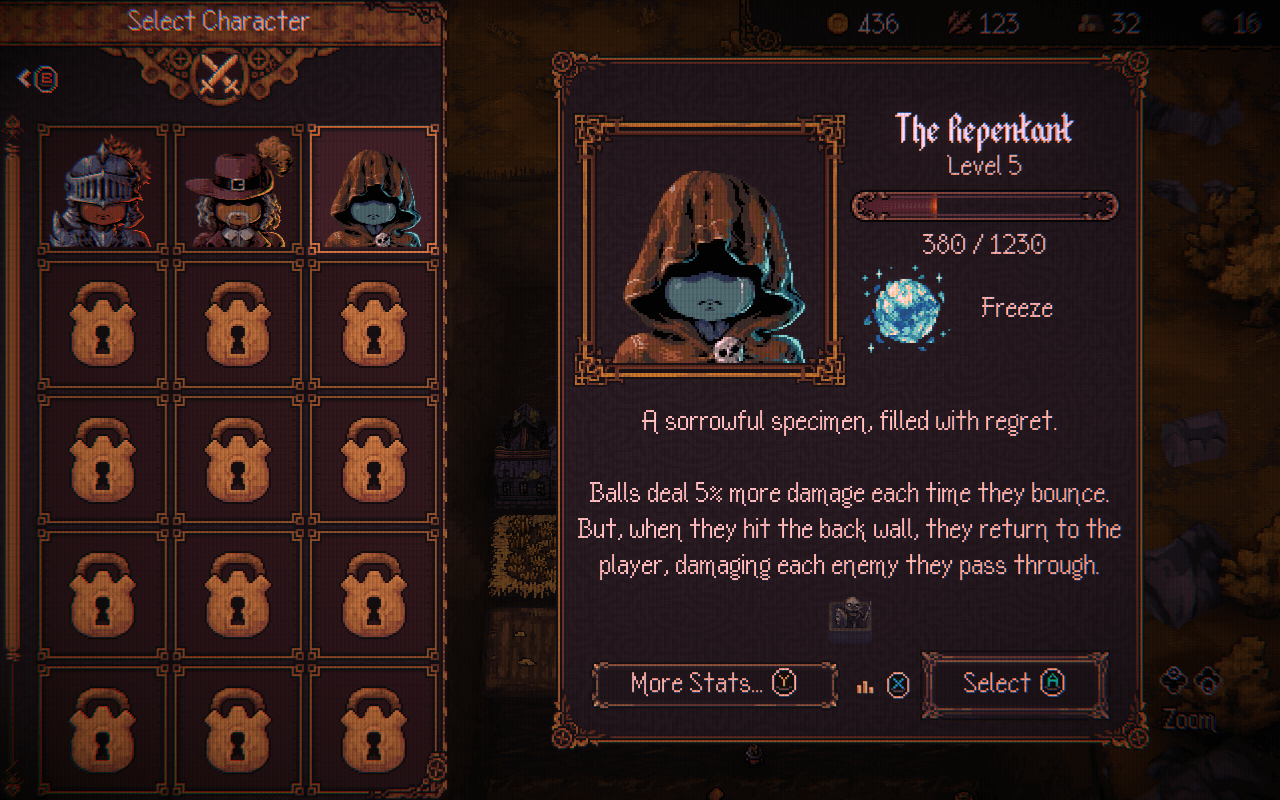Image resolution: width=1280 pixels, height=800 pixels.
Task: Click the crossed swords emblem tab
Action: pyautogui.click(x=220, y=73)
